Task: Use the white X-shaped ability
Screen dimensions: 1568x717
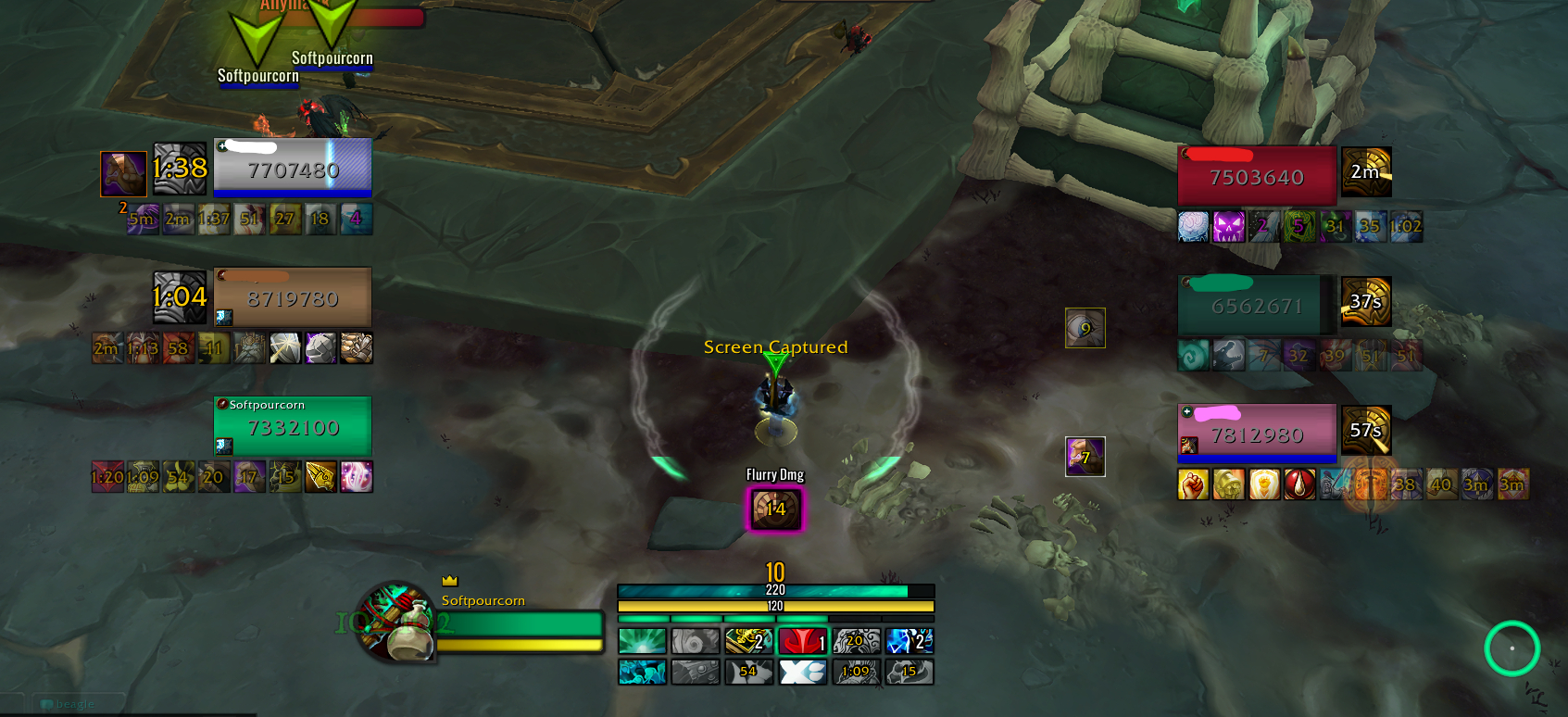Action: coord(802,672)
